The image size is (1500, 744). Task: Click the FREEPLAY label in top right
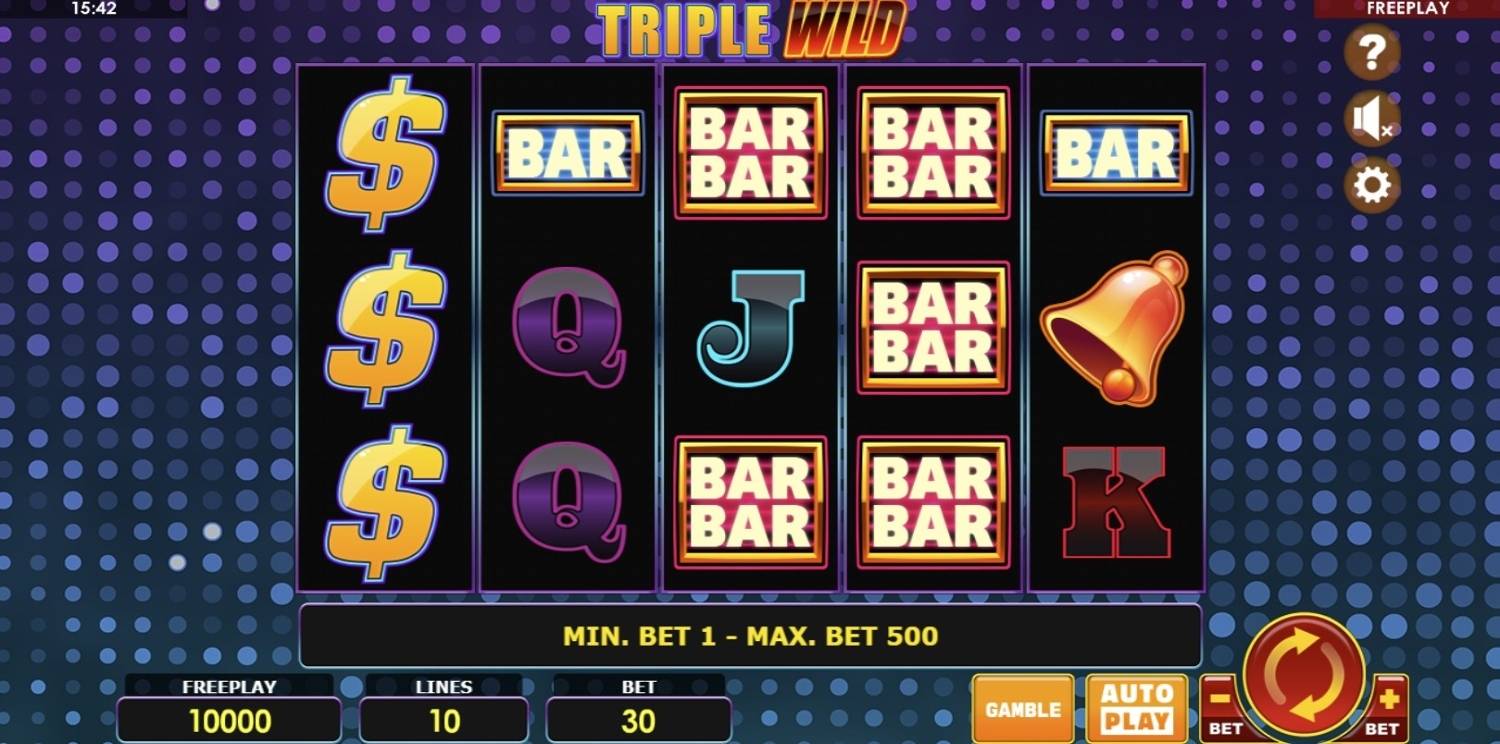tap(1409, 9)
